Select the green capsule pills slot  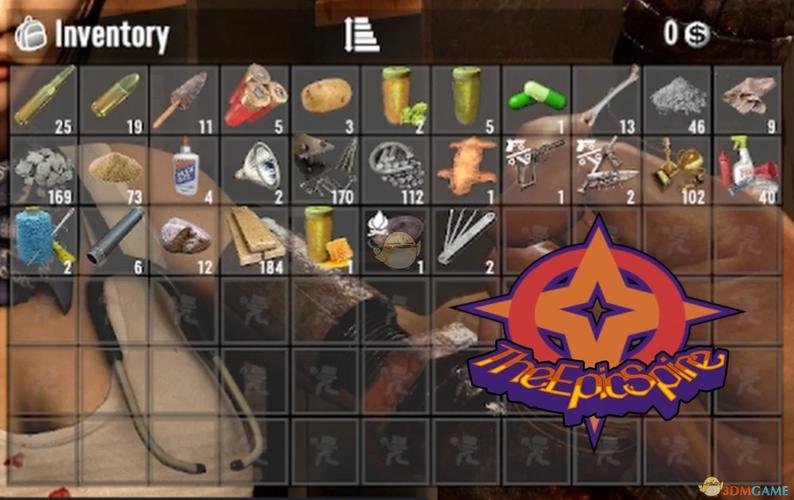click(x=537, y=96)
